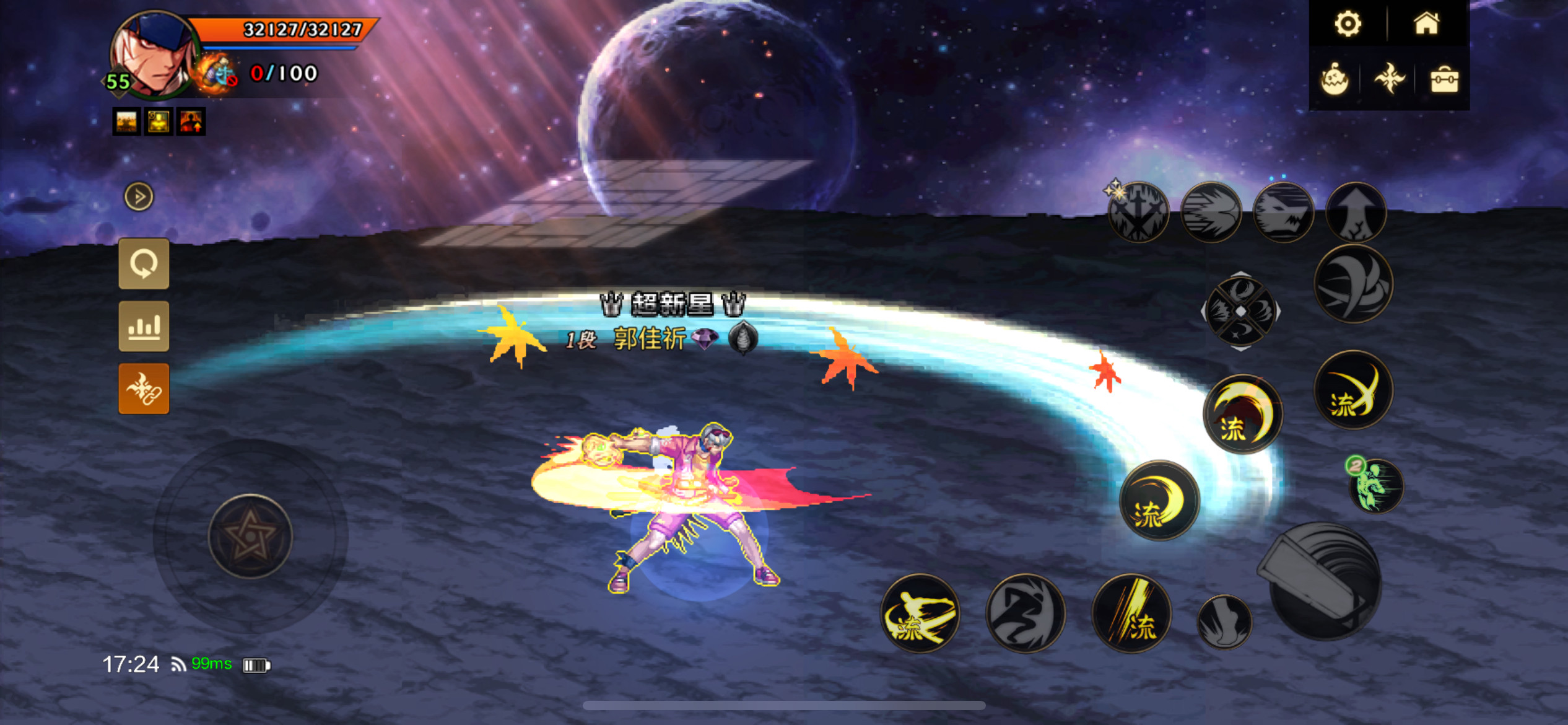
Task: Expand the small arrow play button
Action: pos(139,197)
